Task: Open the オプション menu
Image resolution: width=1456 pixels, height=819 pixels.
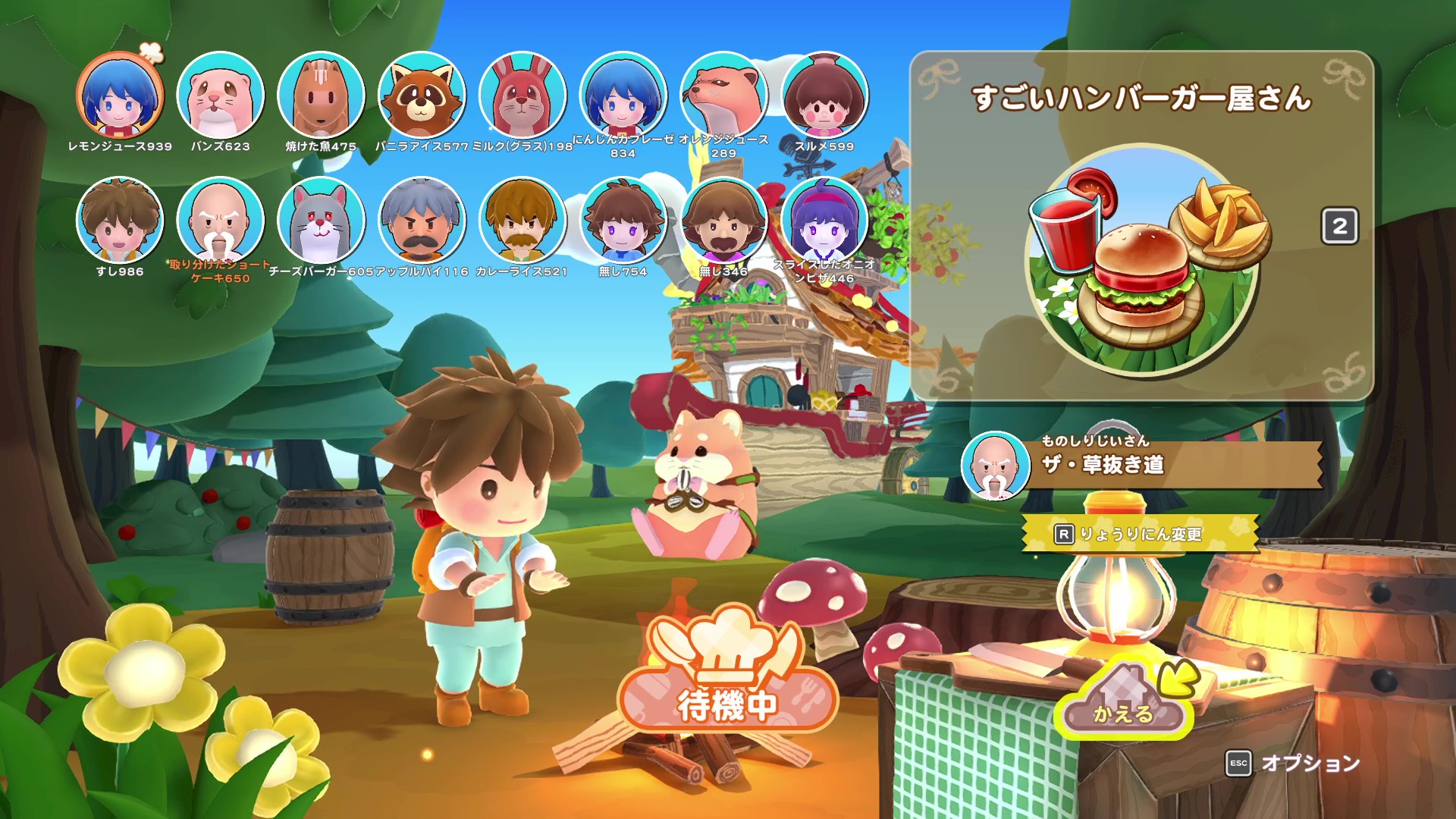Action: click(1294, 763)
